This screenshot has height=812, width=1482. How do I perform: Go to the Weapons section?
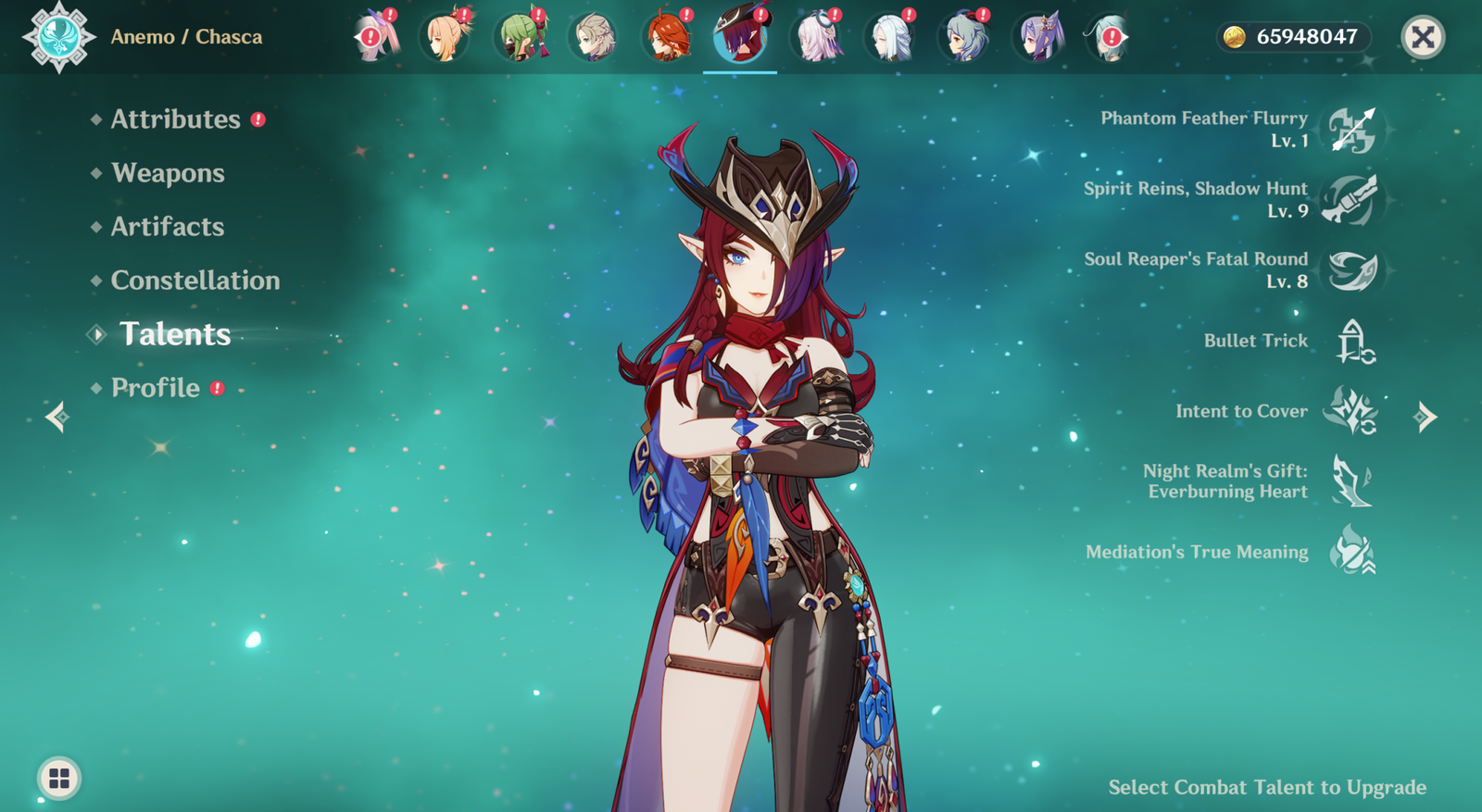point(168,173)
